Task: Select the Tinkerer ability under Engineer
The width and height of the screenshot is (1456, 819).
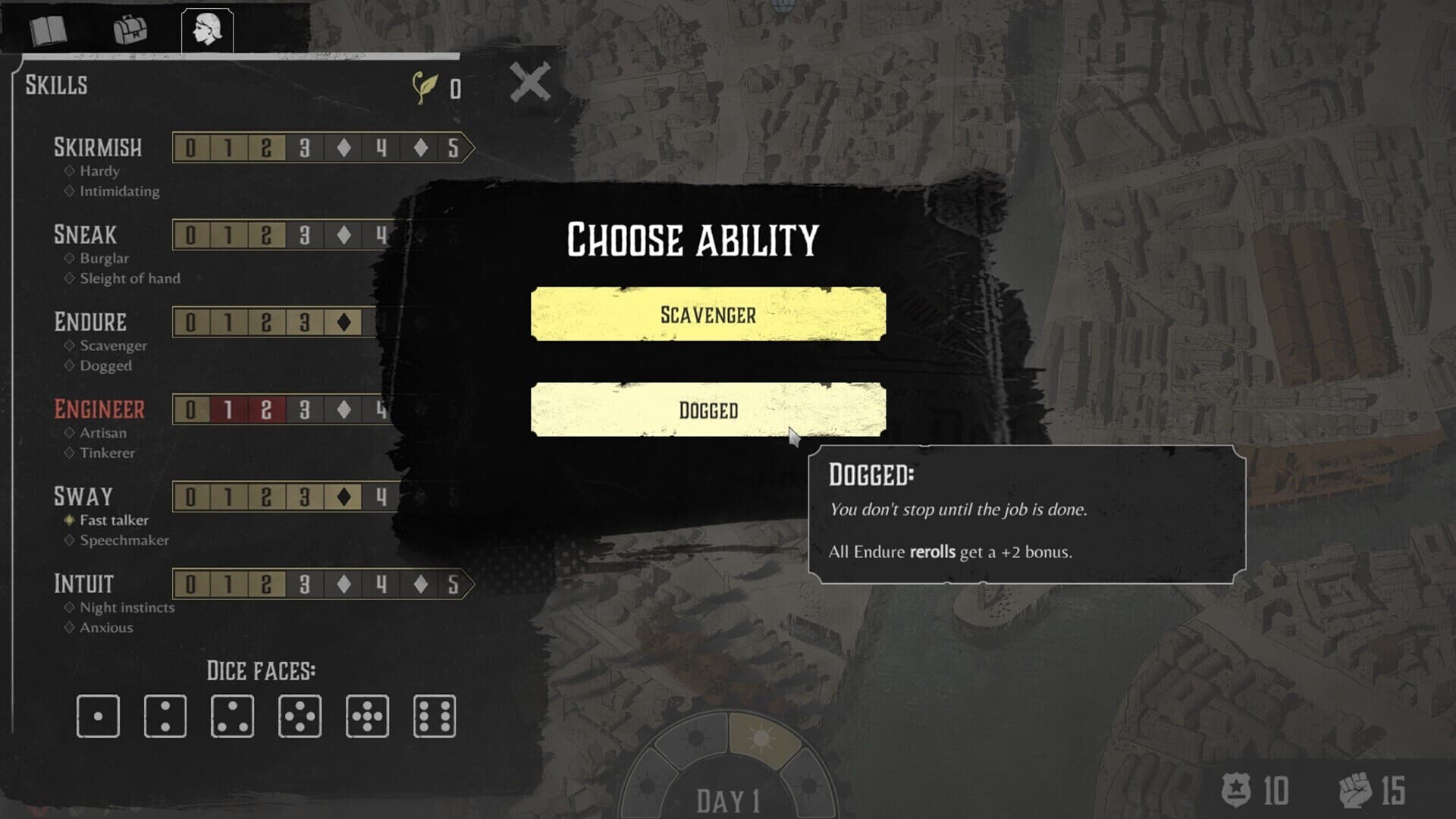Action: point(107,453)
